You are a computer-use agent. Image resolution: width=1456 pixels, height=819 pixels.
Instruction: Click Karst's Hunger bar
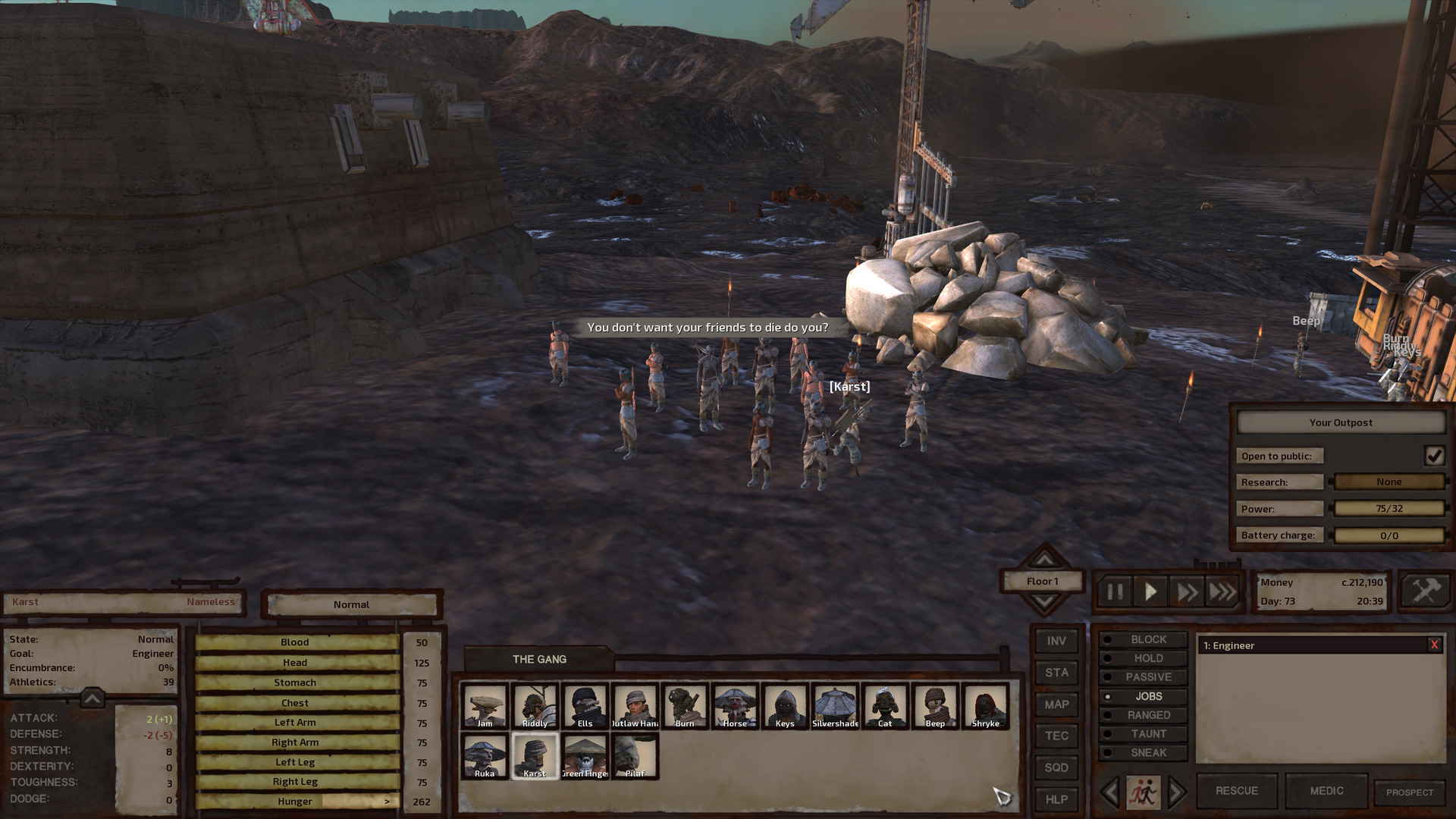295,801
